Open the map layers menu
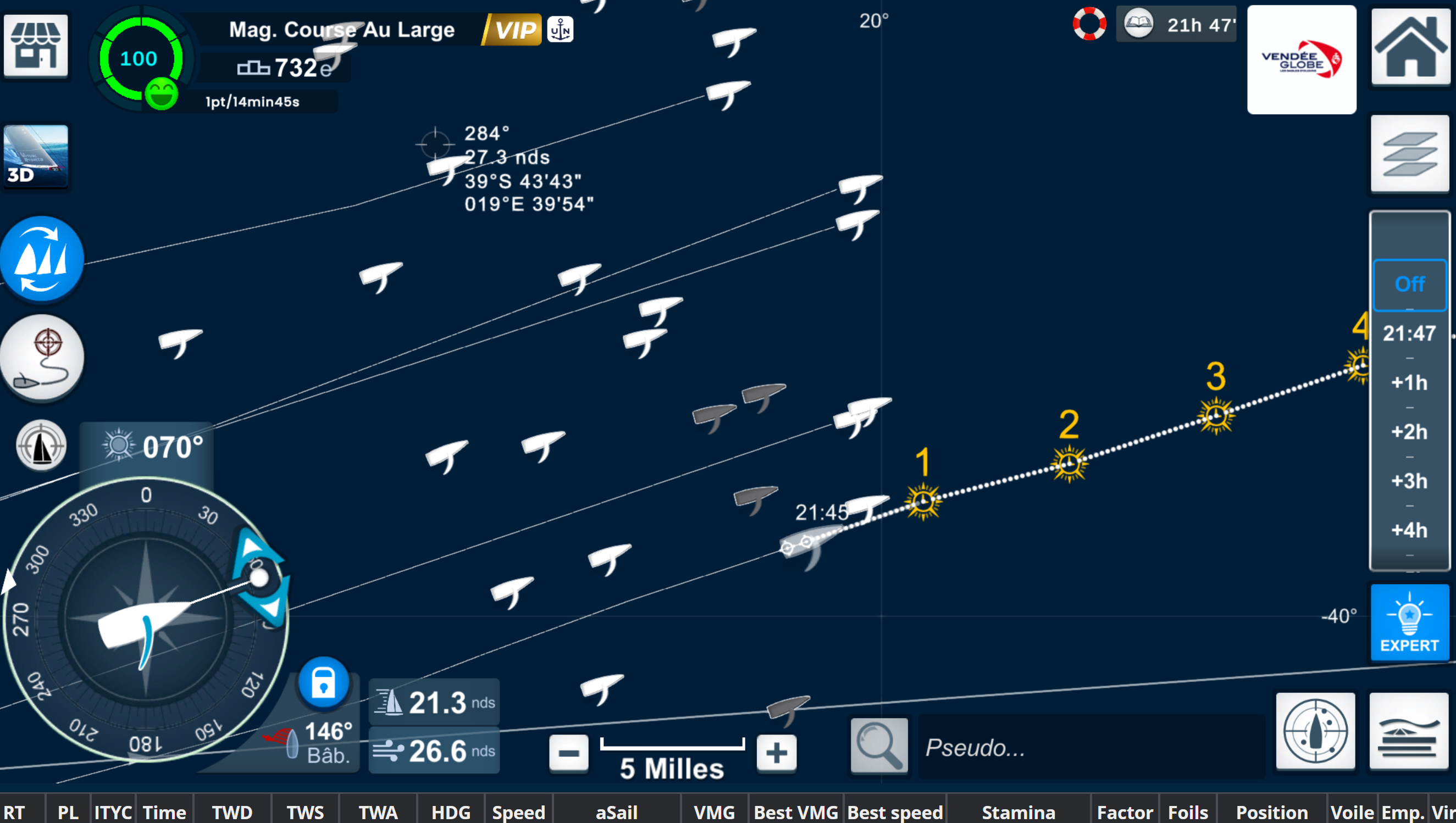This screenshot has height=823, width=1456. 1409,154
